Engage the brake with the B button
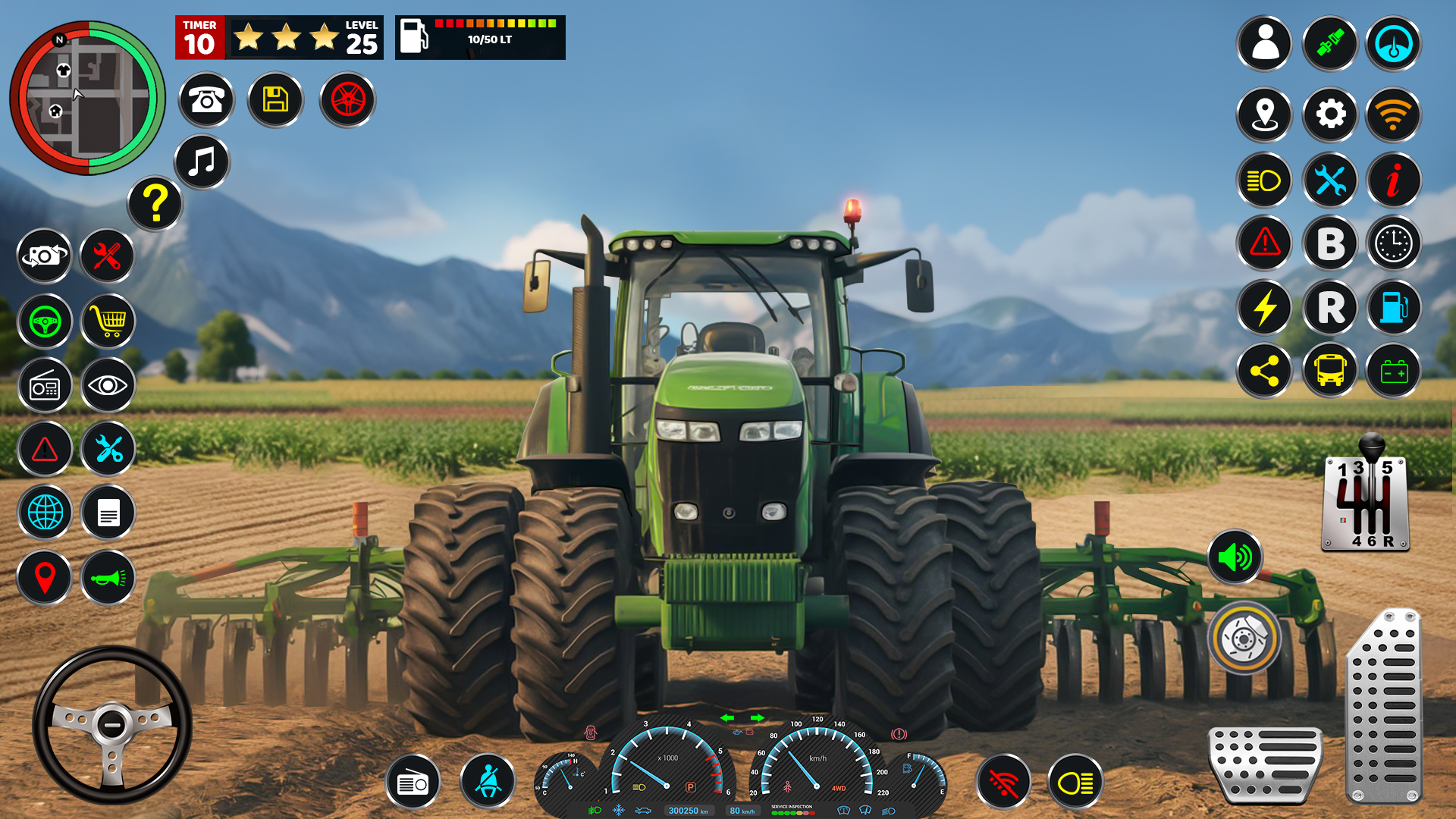 point(1329,243)
